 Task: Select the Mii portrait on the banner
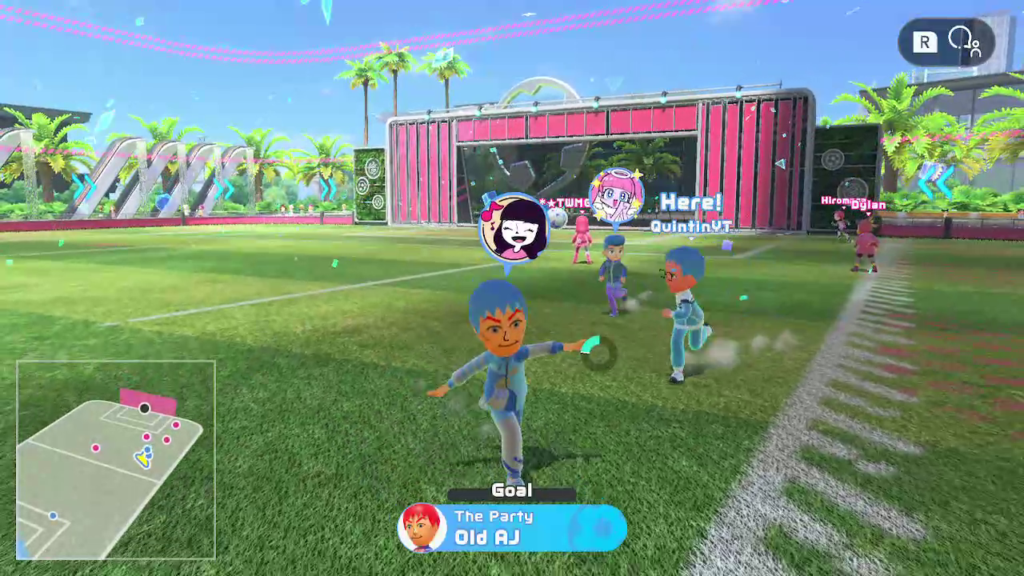pyautogui.click(x=422, y=528)
